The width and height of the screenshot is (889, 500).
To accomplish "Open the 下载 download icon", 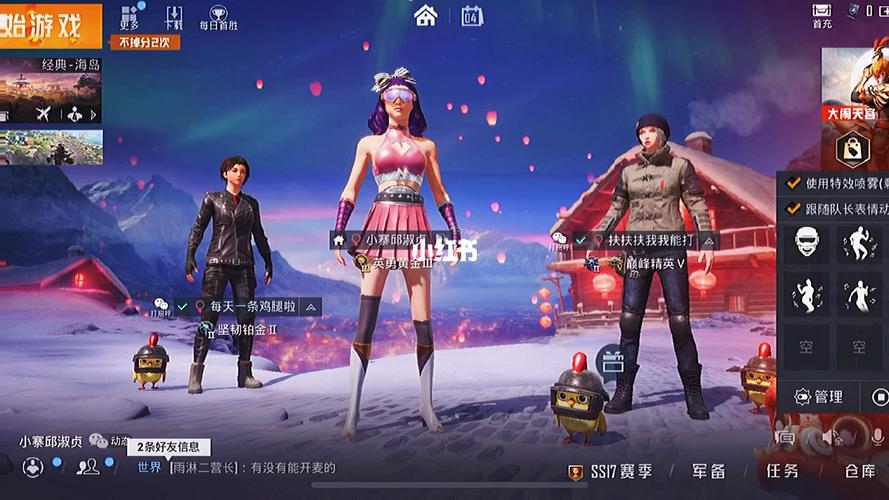I will click(173, 16).
